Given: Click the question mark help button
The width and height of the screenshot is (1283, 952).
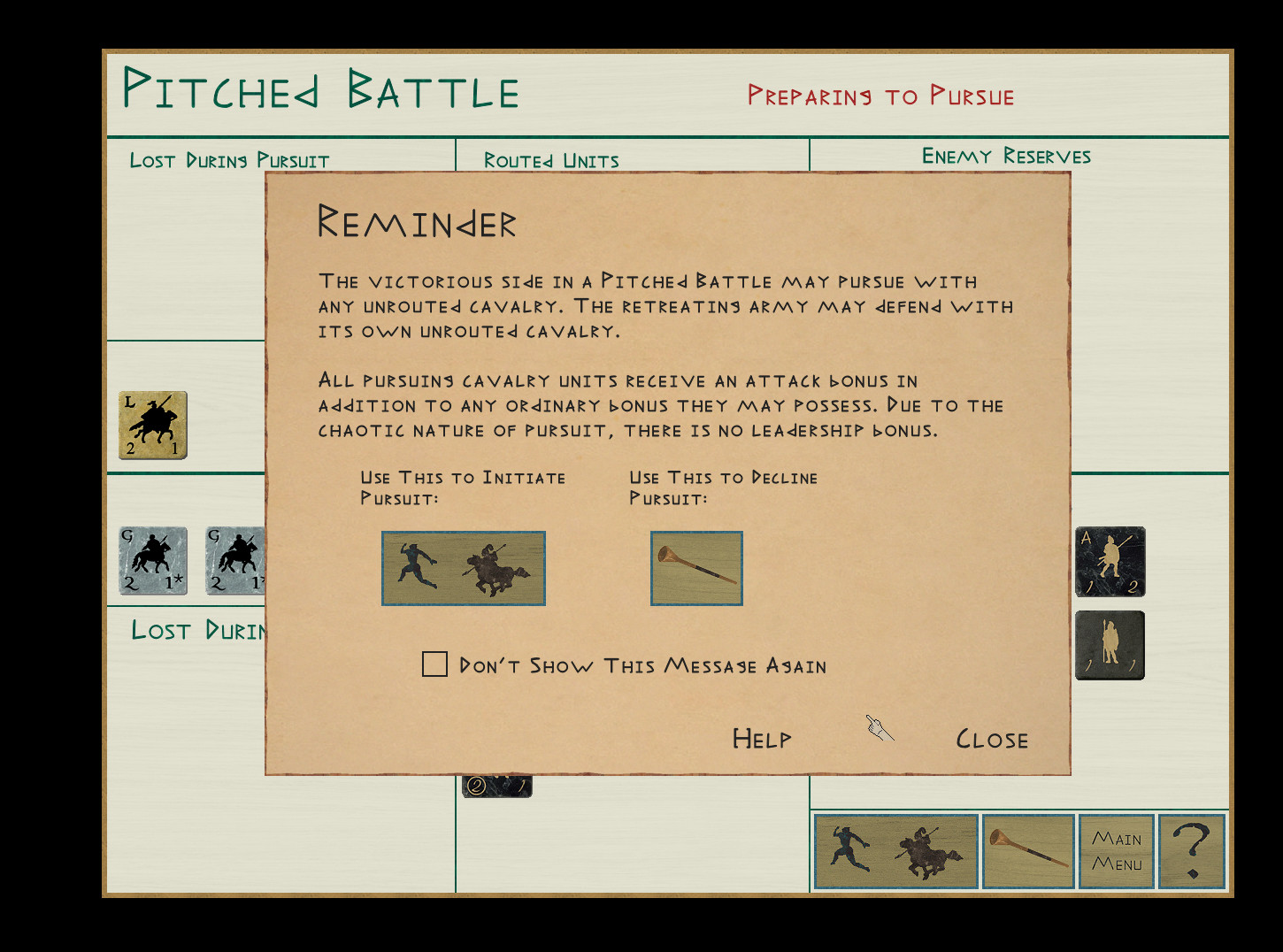Looking at the screenshot, I should tap(1192, 851).
